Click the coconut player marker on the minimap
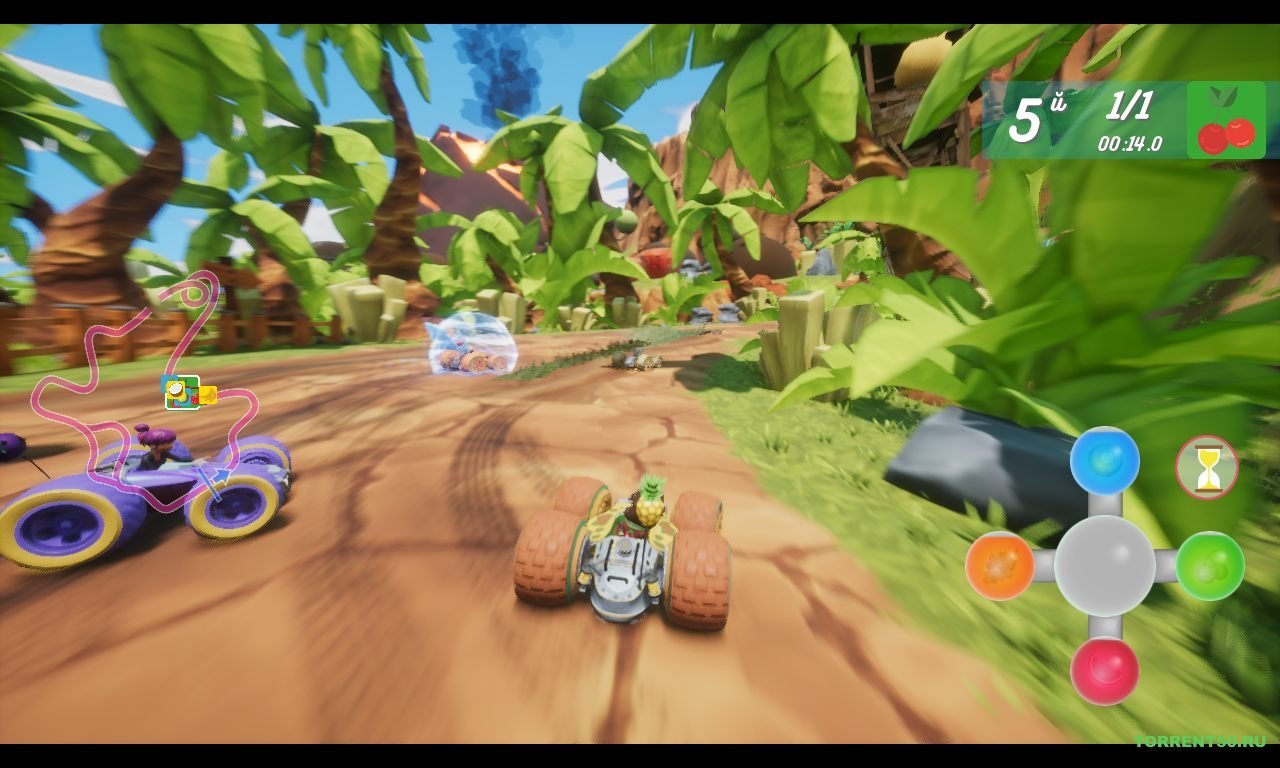 175,390
